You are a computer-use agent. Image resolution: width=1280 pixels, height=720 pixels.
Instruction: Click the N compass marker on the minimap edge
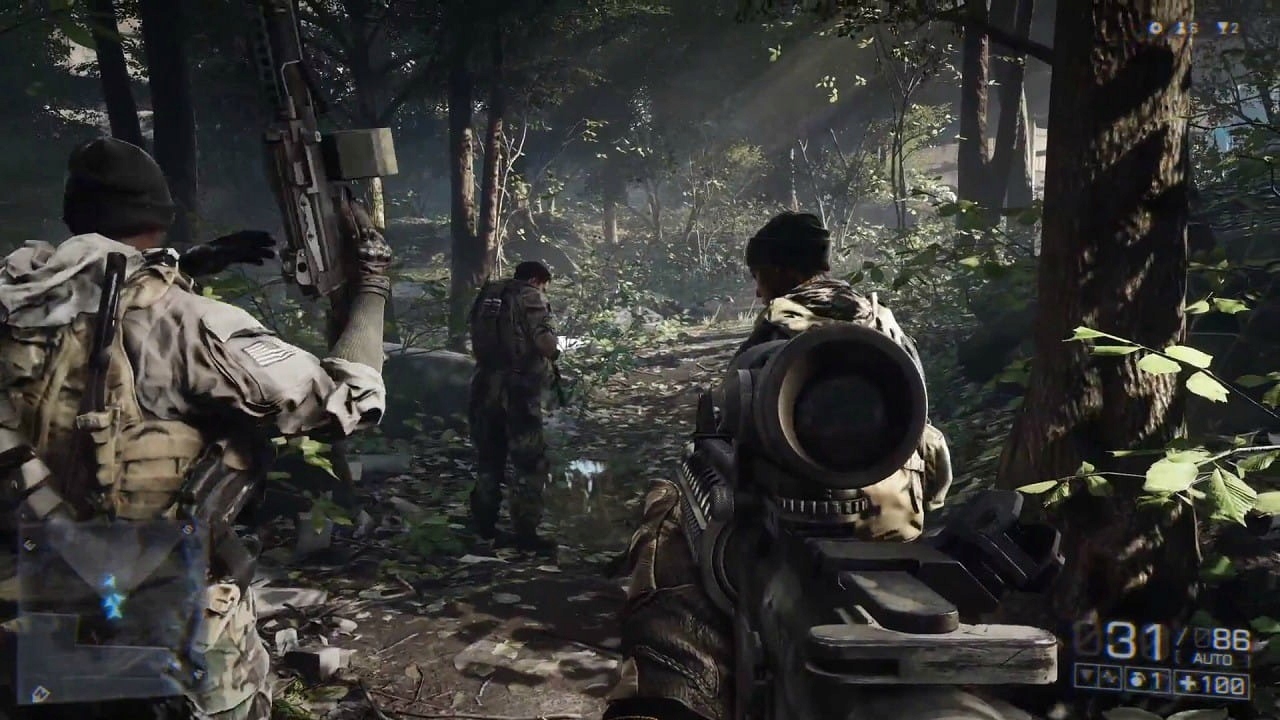click(40, 693)
